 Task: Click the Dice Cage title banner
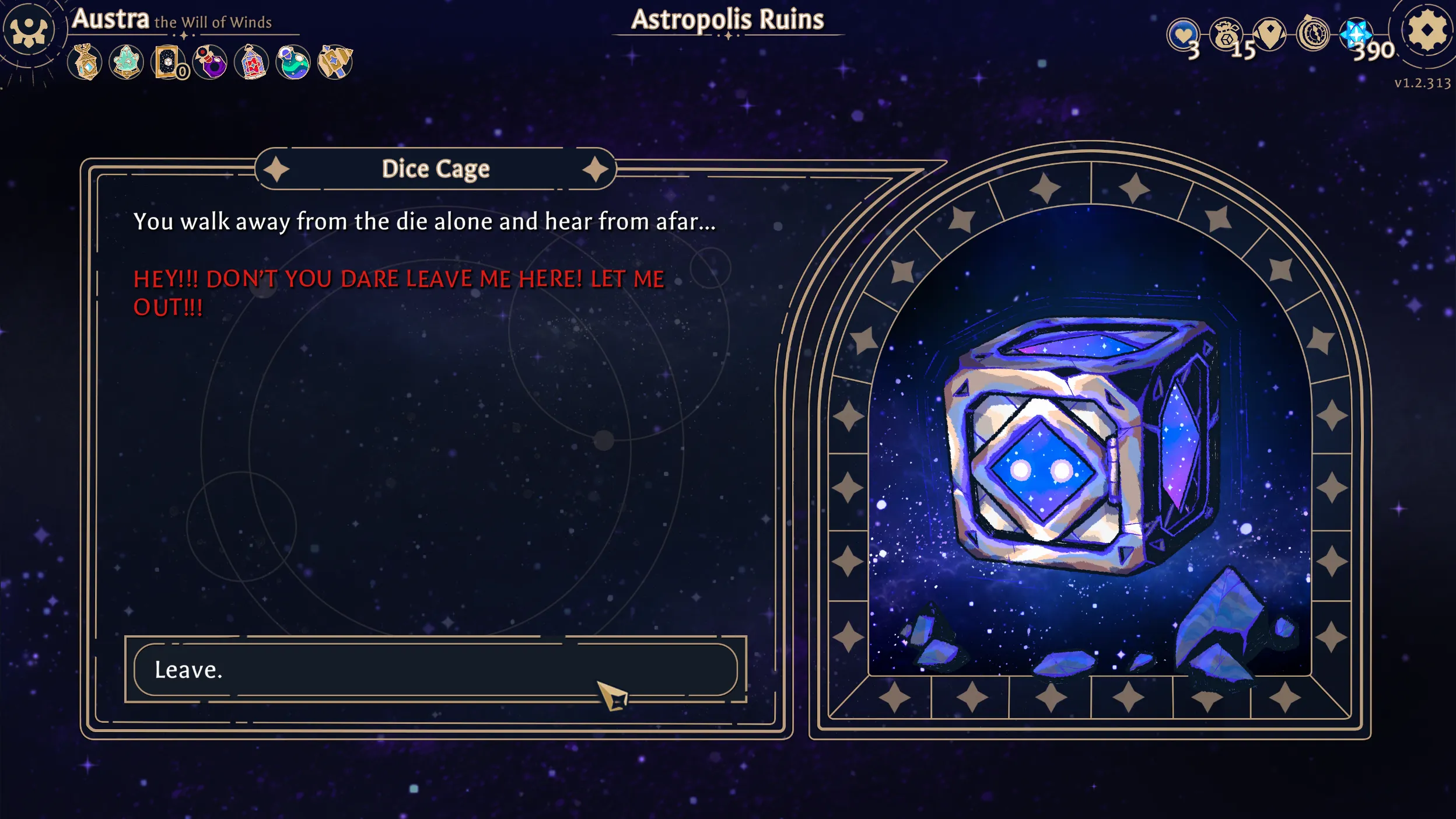pos(436,168)
